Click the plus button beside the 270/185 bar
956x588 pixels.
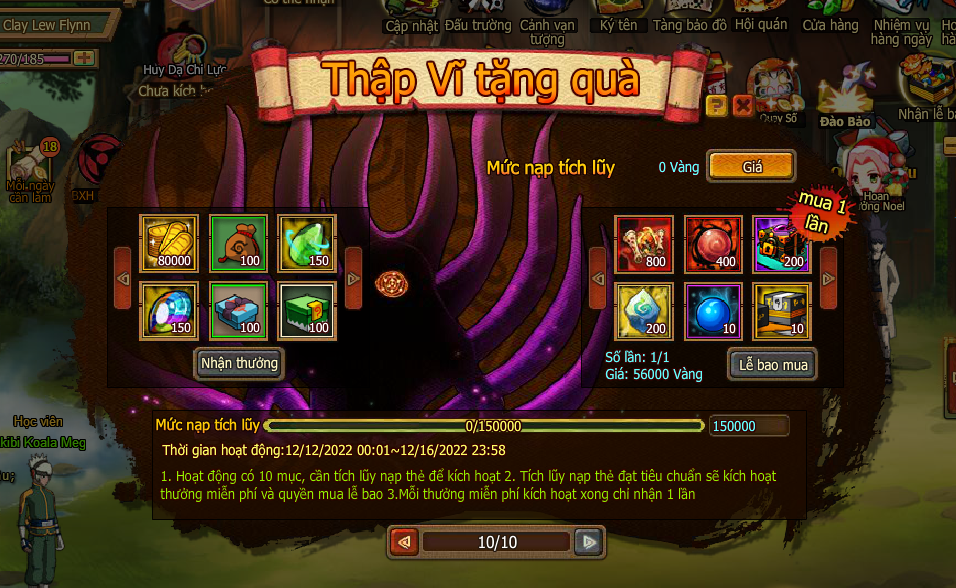tap(84, 58)
